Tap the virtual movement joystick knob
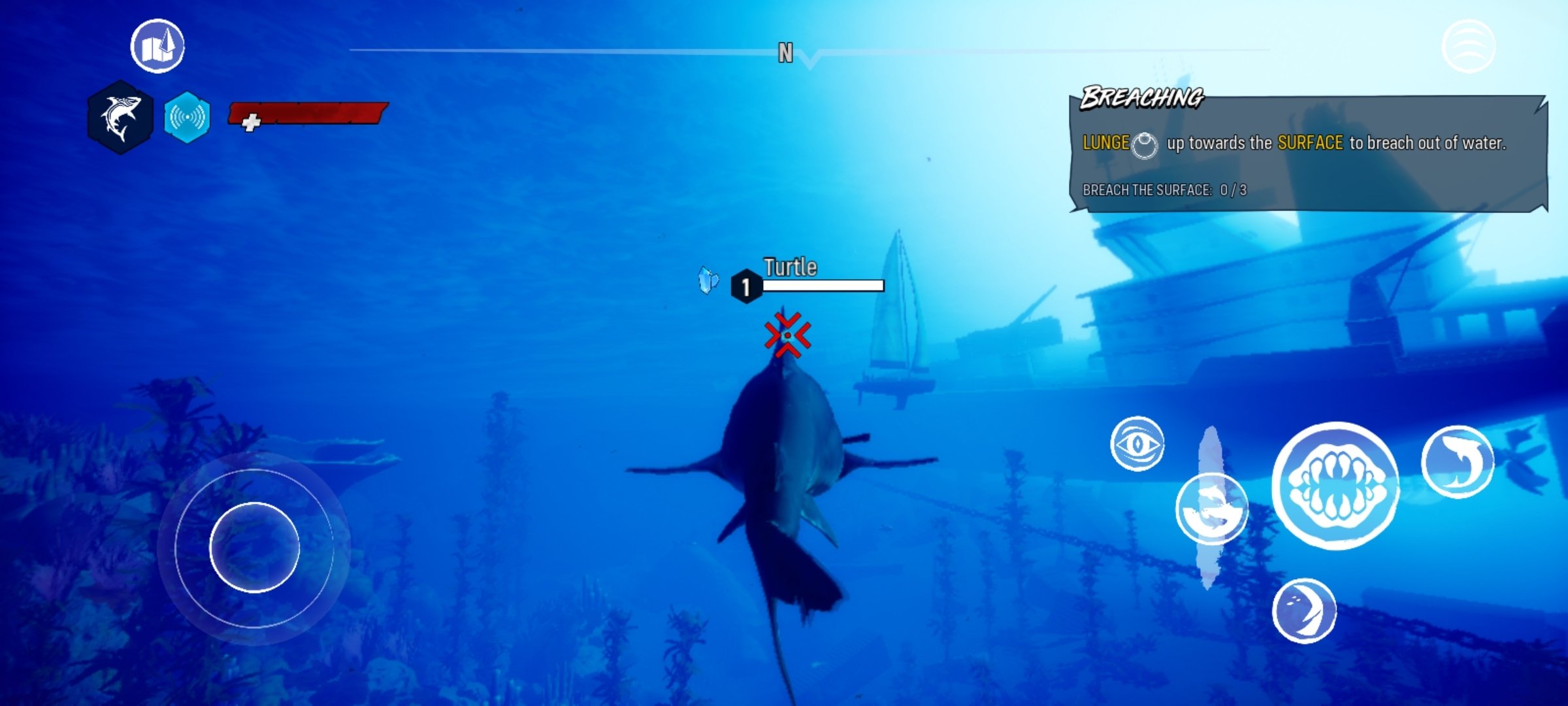 [x=254, y=547]
